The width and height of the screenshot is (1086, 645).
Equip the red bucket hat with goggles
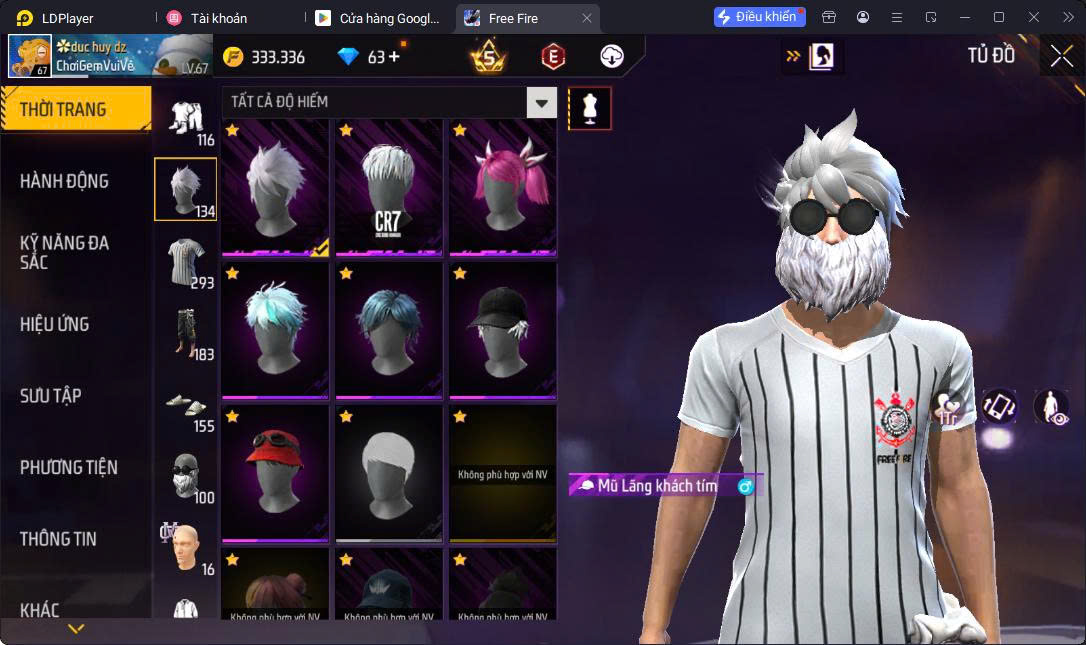pos(275,473)
